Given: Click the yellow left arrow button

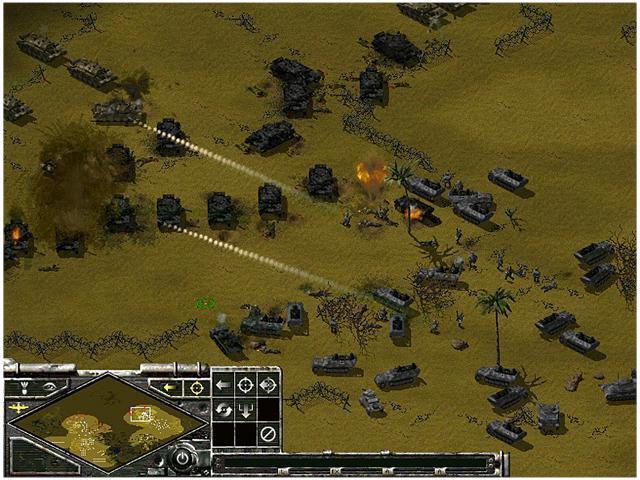Looking at the screenshot, I should click(170, 387).
